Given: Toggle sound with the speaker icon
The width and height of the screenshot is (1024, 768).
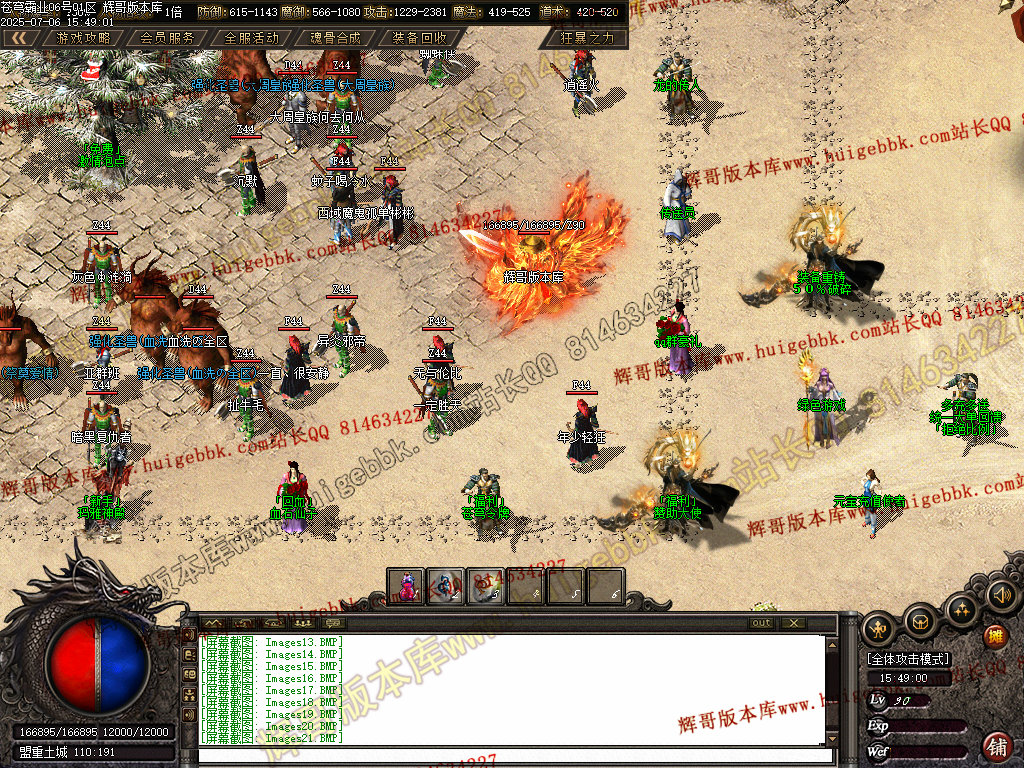Looking at the screenshot, I should pos(1000,596).
